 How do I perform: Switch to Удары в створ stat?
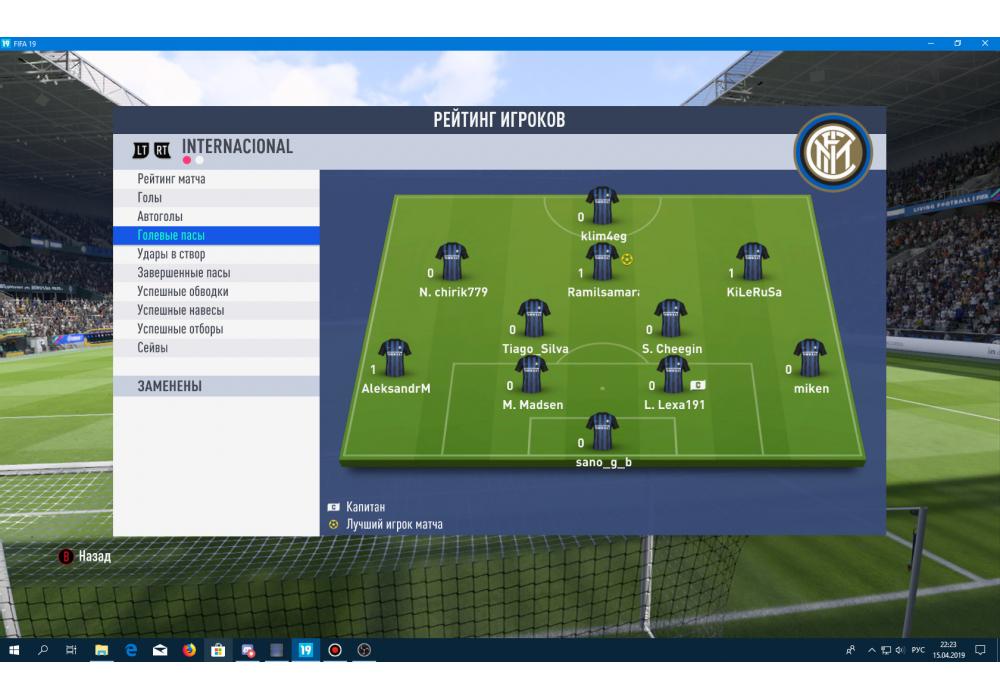pyautogui.click(x=171, y=255)
